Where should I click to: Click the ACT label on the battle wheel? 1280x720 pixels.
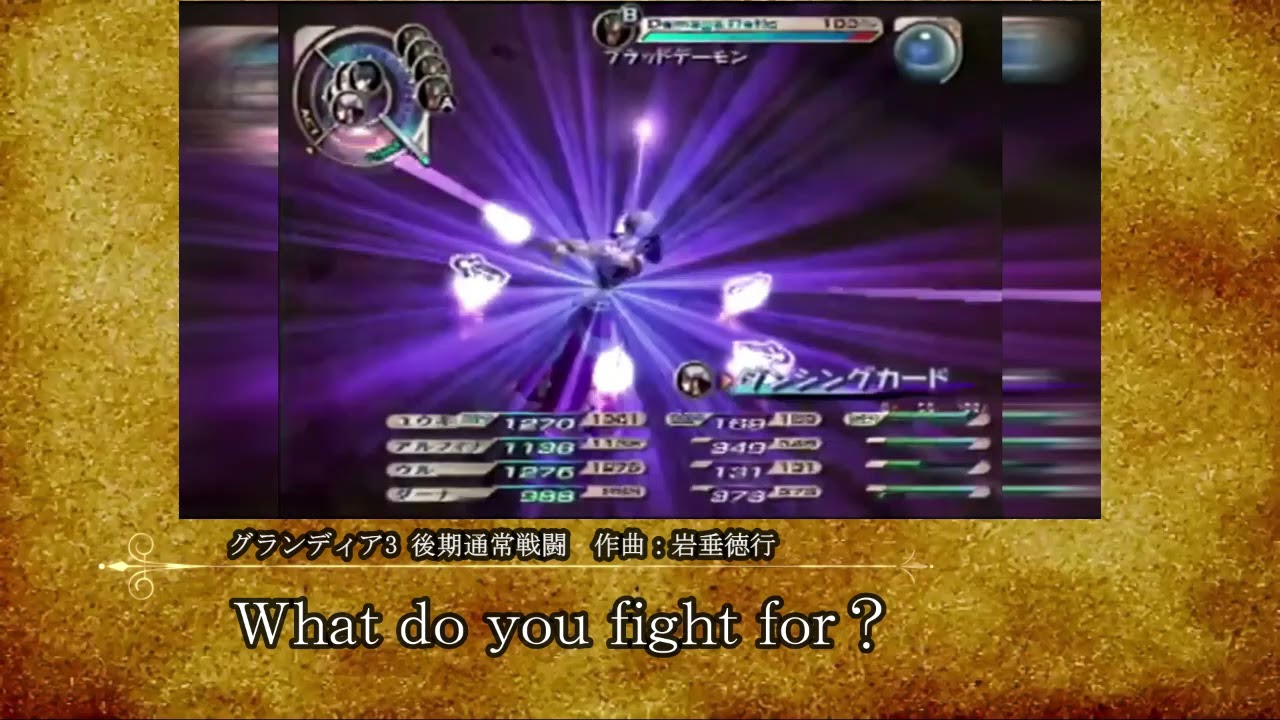click(308, 117)
